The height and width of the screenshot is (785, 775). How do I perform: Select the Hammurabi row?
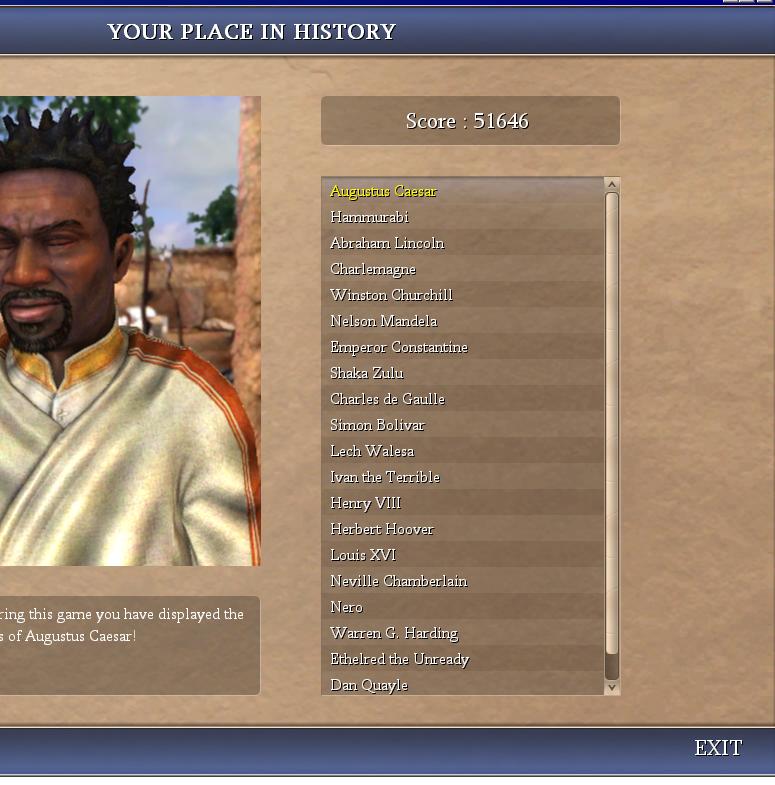(x=369, y=217)
